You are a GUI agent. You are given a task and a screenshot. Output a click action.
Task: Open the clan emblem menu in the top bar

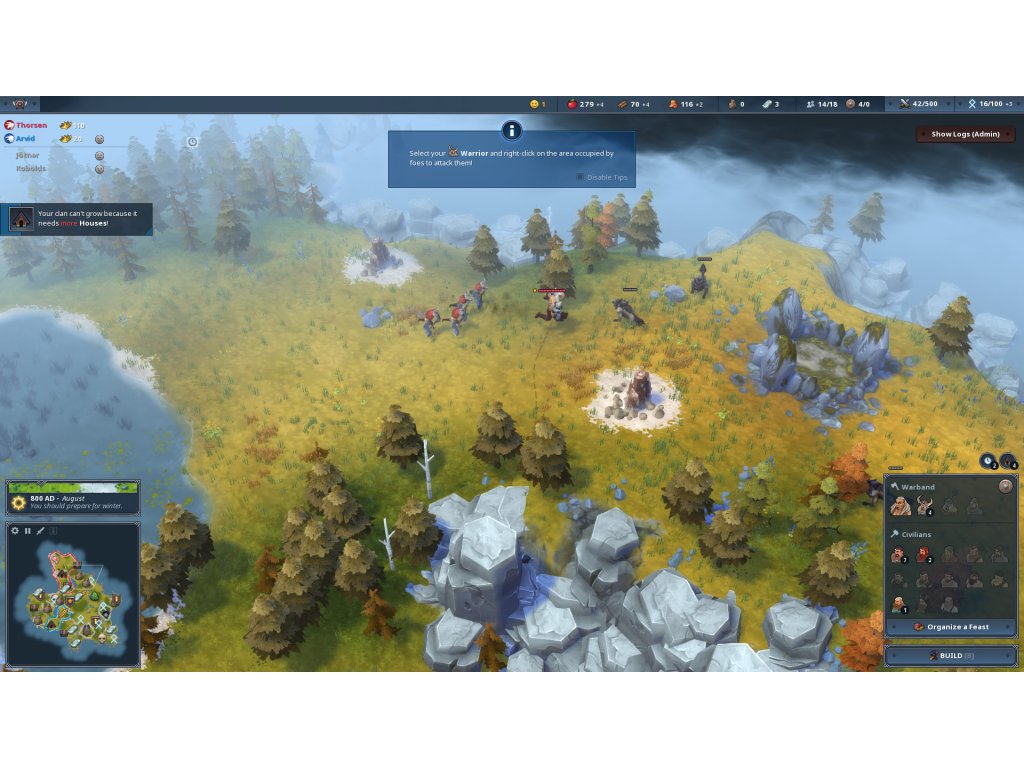point(21,104)
